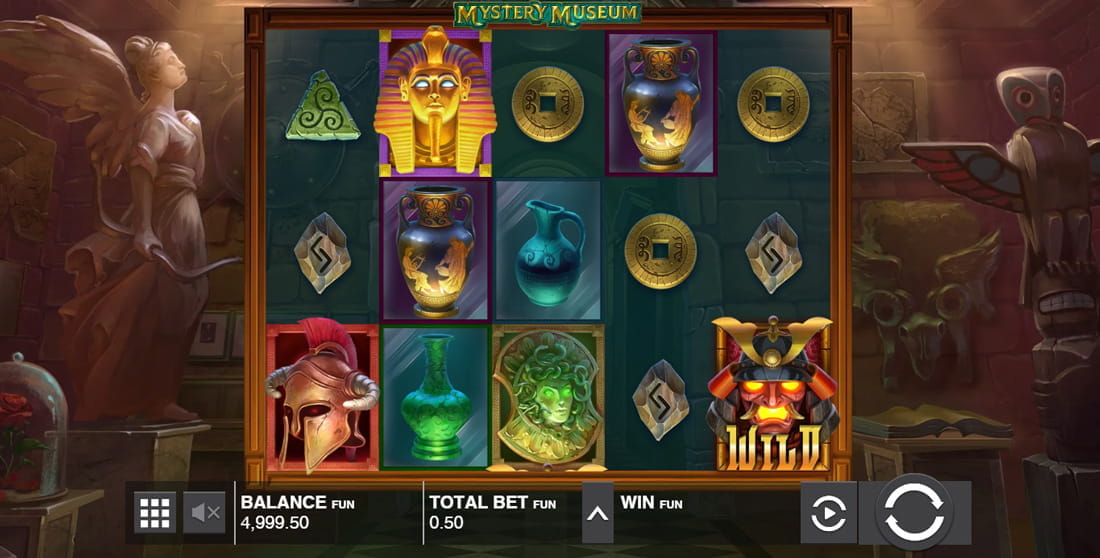This screenshot has width=1100, height=558.
Task: Expand the total bet arrow selector
Action: (598, 513)
